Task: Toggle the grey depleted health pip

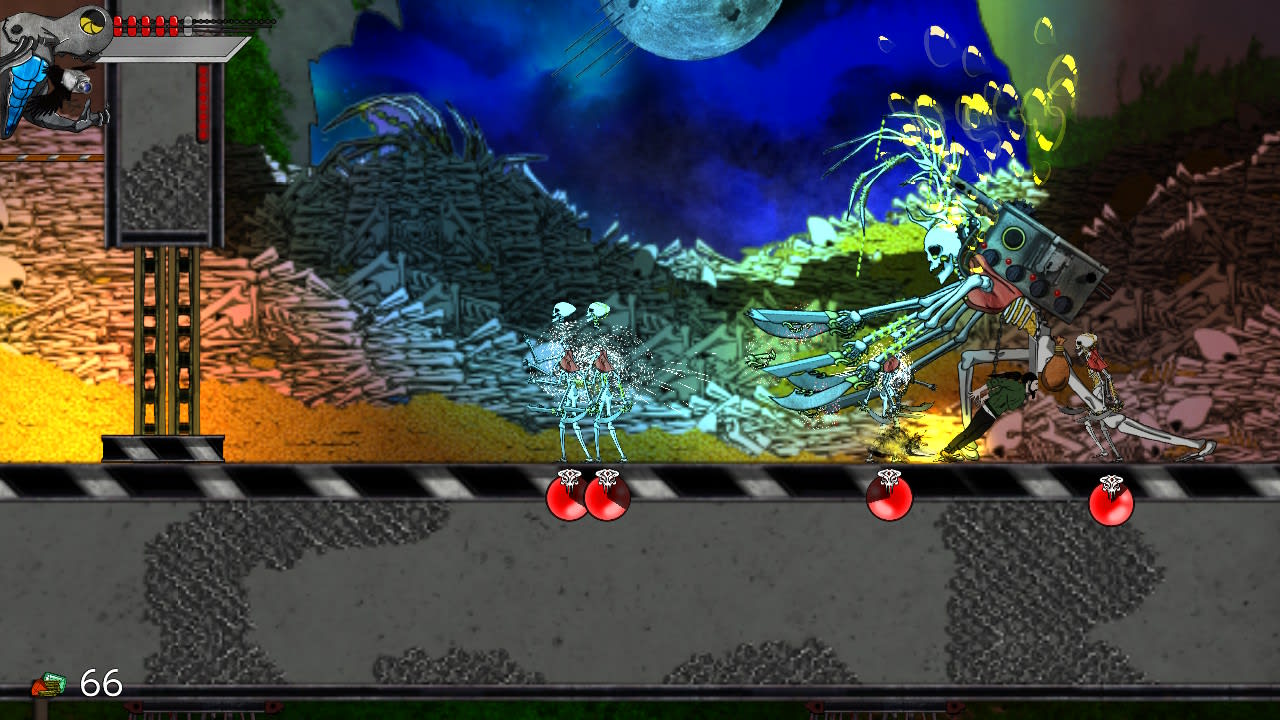Action: click(186, 23)
